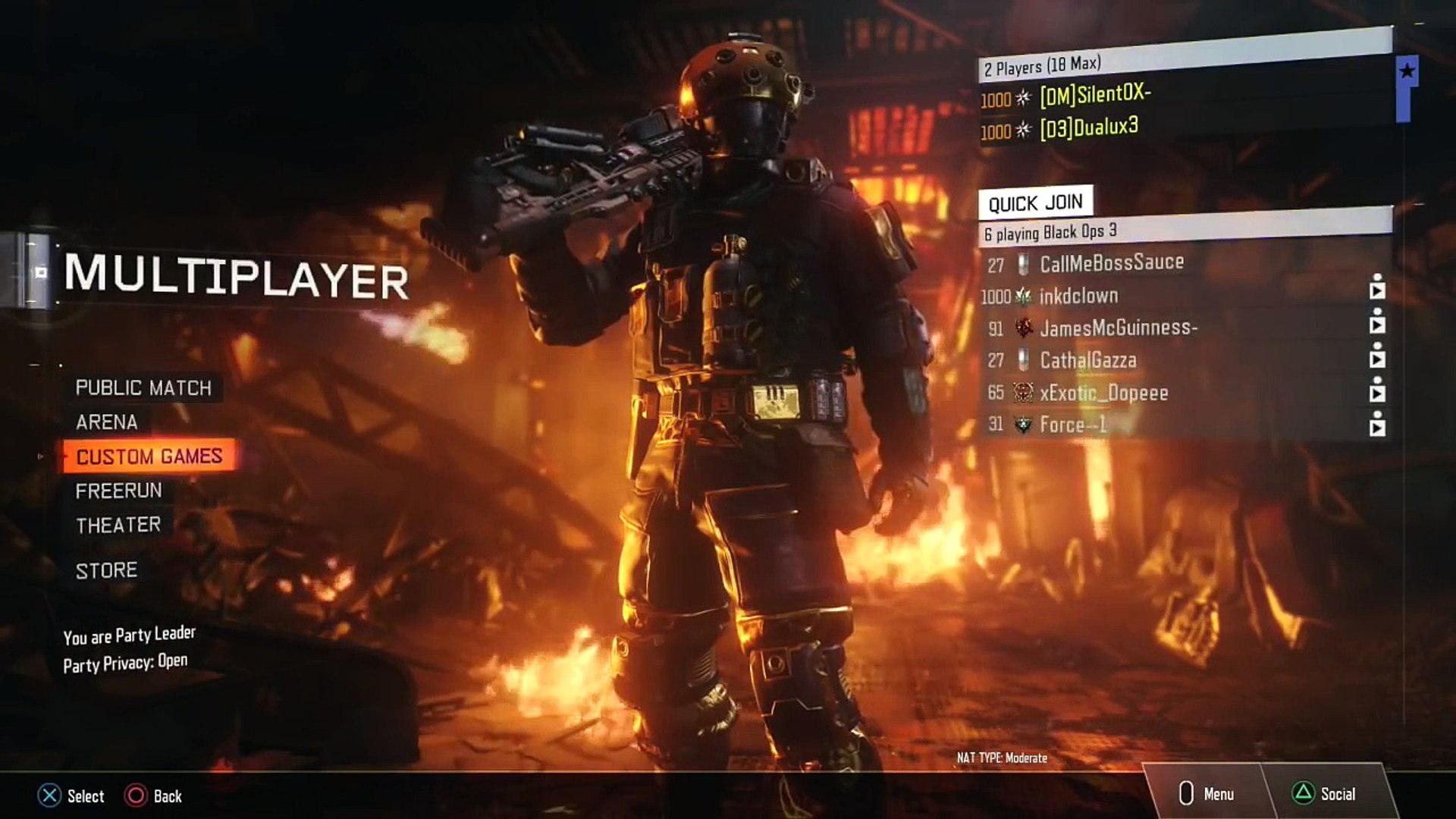Visit the Store

107,570
